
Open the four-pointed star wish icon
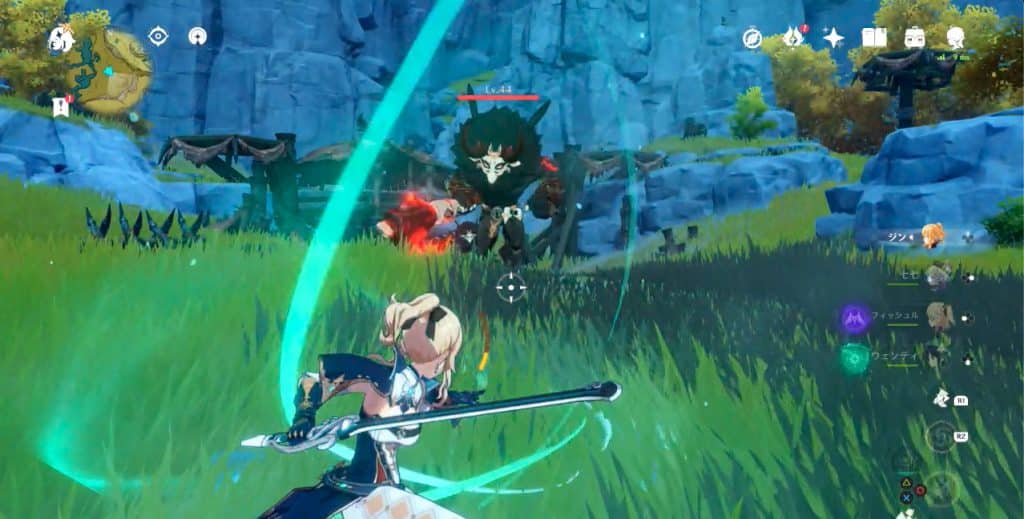tap(833, 38)
